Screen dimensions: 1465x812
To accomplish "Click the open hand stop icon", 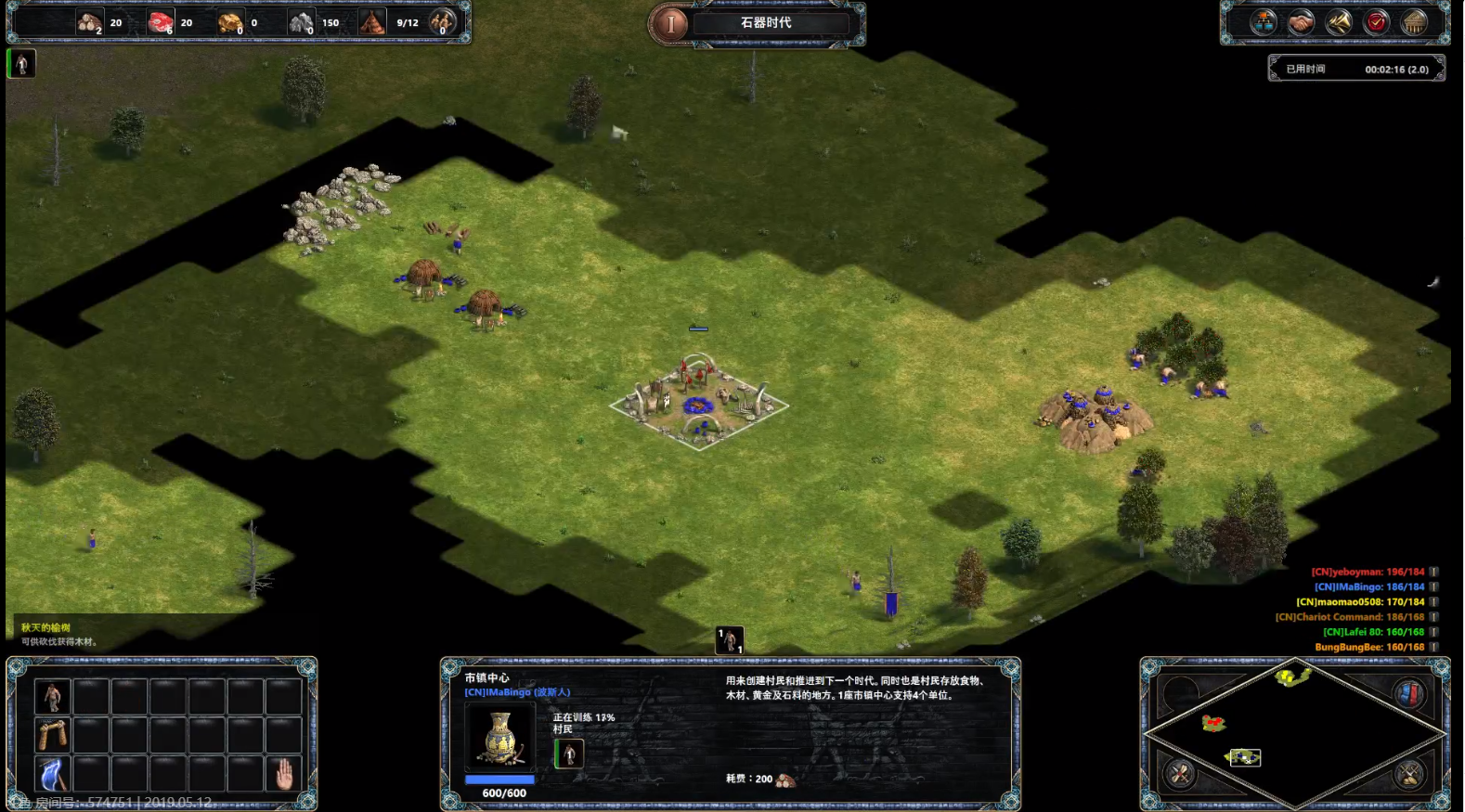I will tap(283, 774).
